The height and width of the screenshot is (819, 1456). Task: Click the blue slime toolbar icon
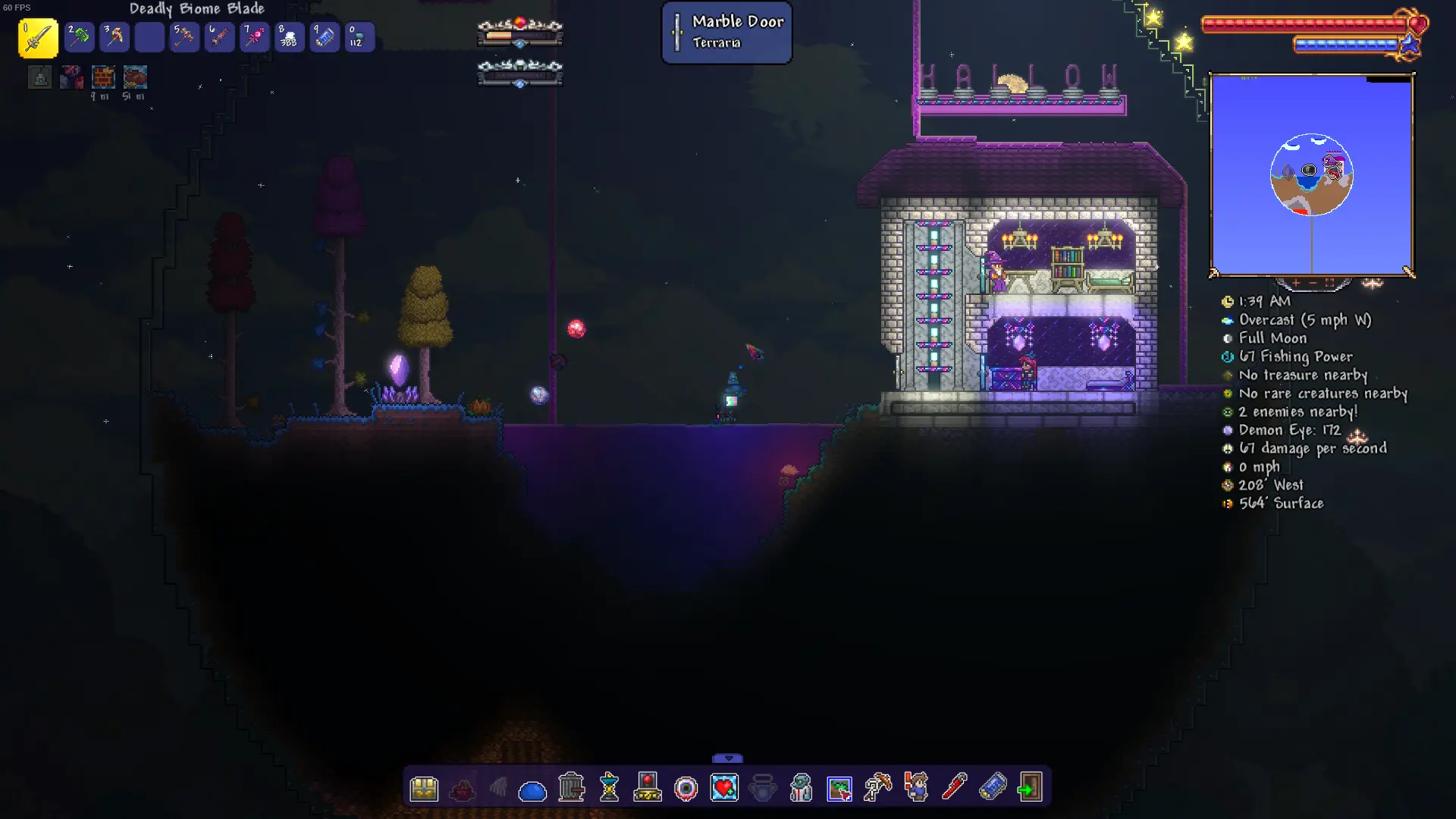(532, 790)
